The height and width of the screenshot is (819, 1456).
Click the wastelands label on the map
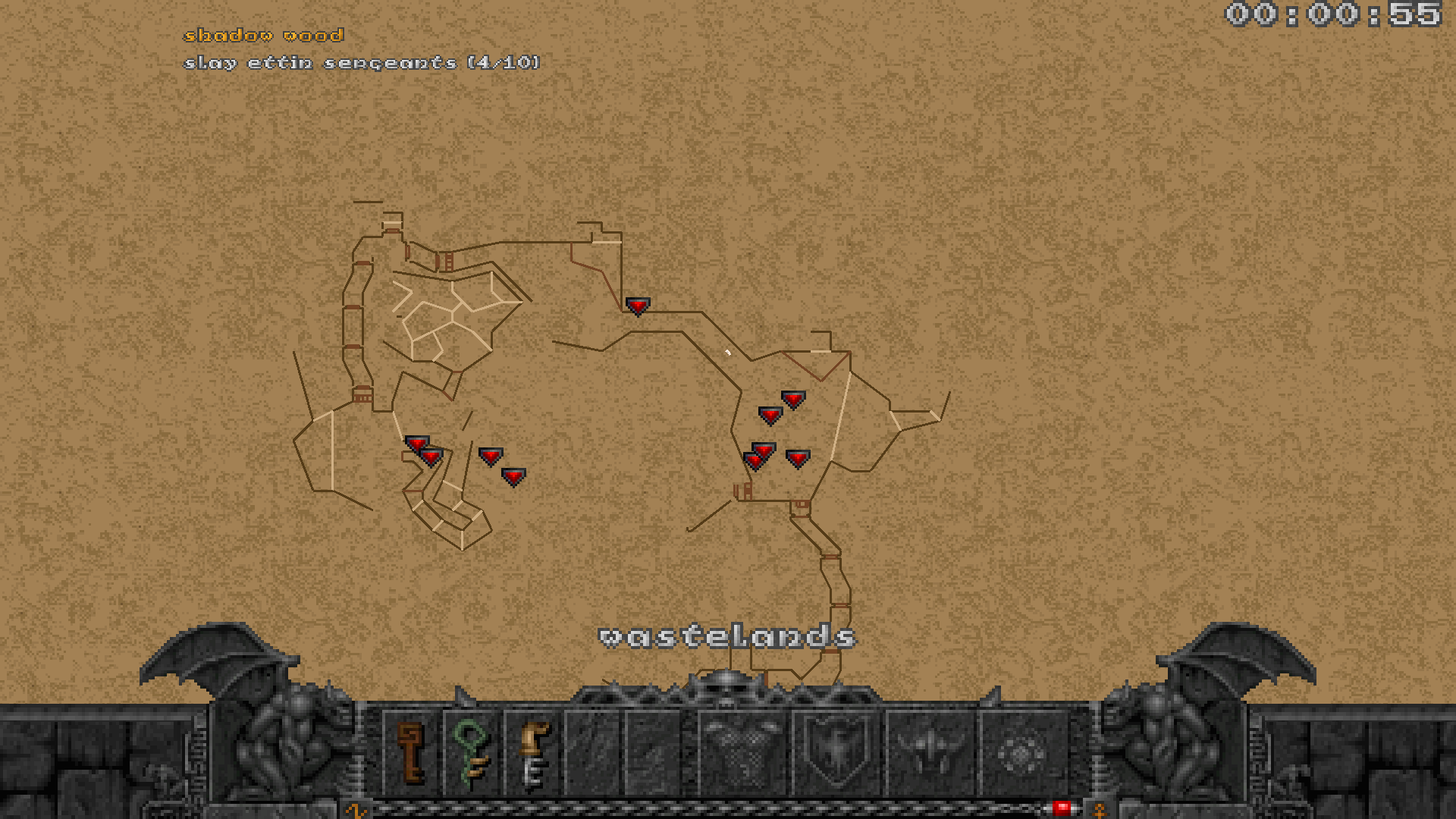tap(727, 637)
